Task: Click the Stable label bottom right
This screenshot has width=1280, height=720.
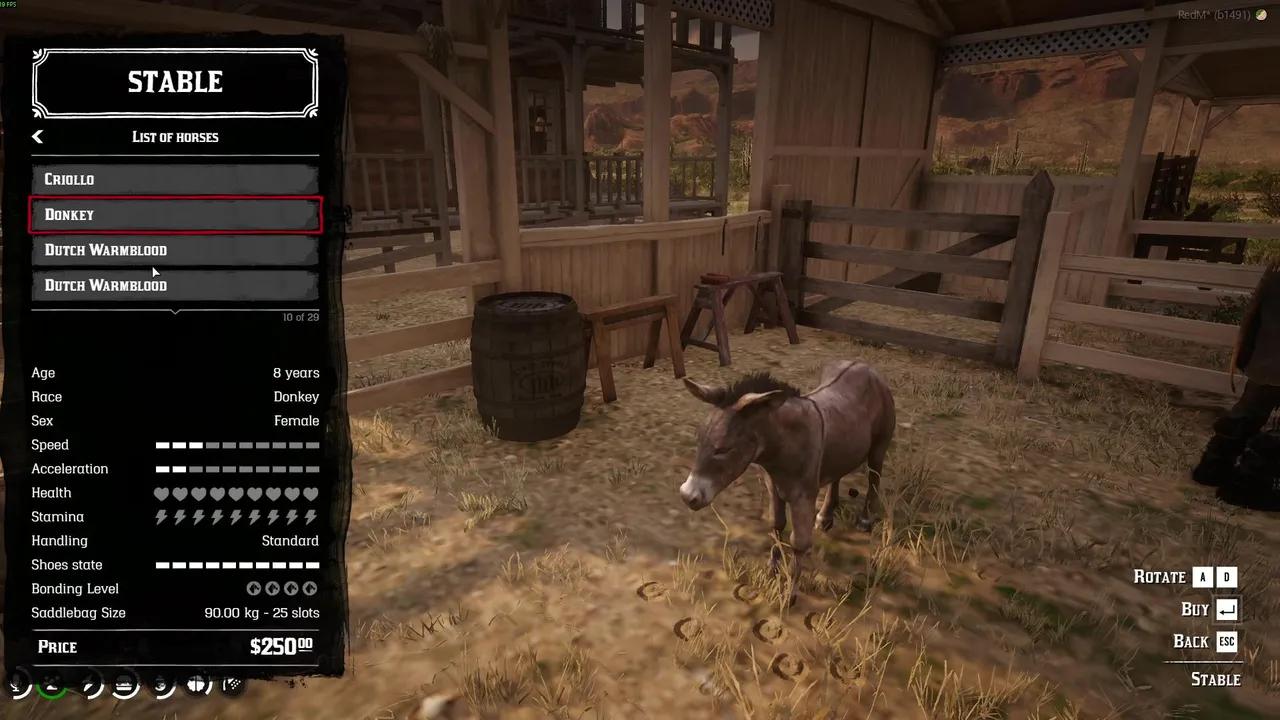Action: (x=1216, y=679)
